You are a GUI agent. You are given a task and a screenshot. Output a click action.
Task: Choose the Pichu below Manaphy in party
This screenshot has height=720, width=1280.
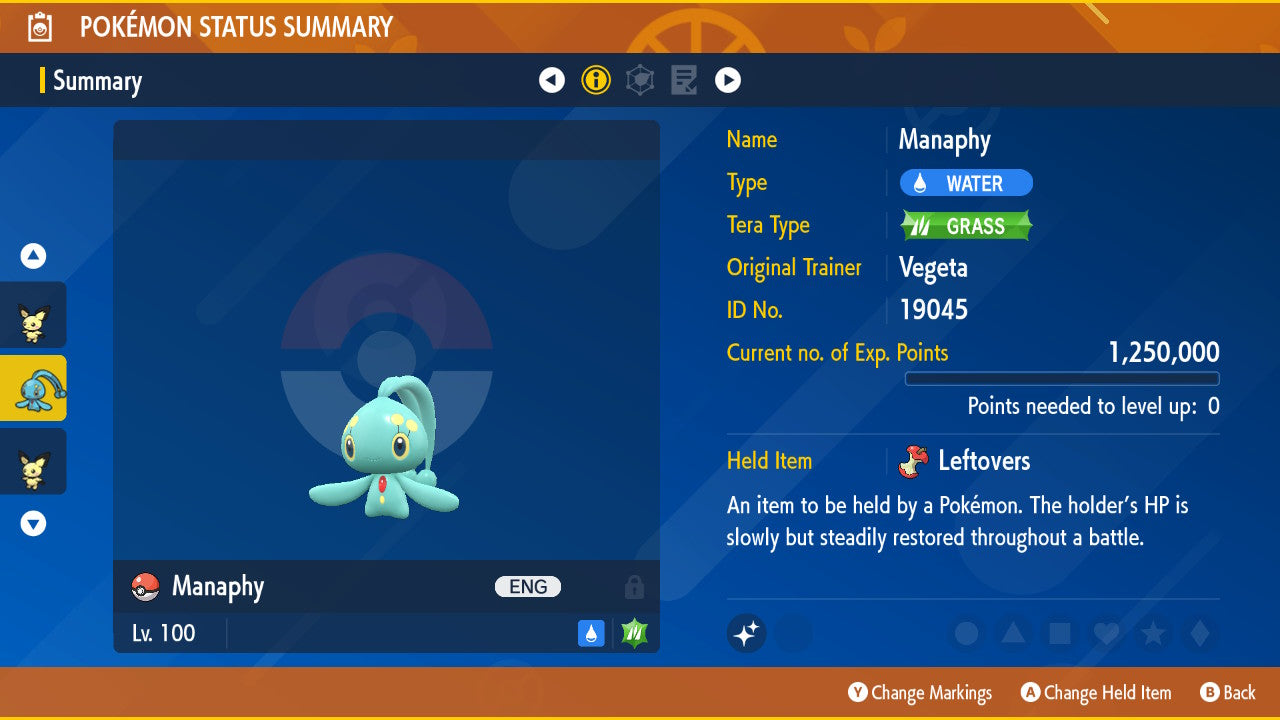(33, 461)
